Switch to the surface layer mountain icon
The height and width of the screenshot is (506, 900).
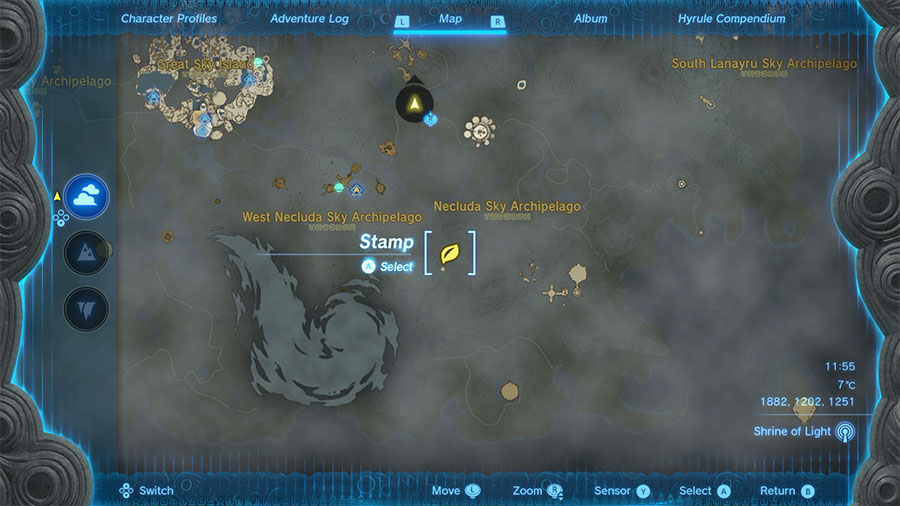point(87,251)
